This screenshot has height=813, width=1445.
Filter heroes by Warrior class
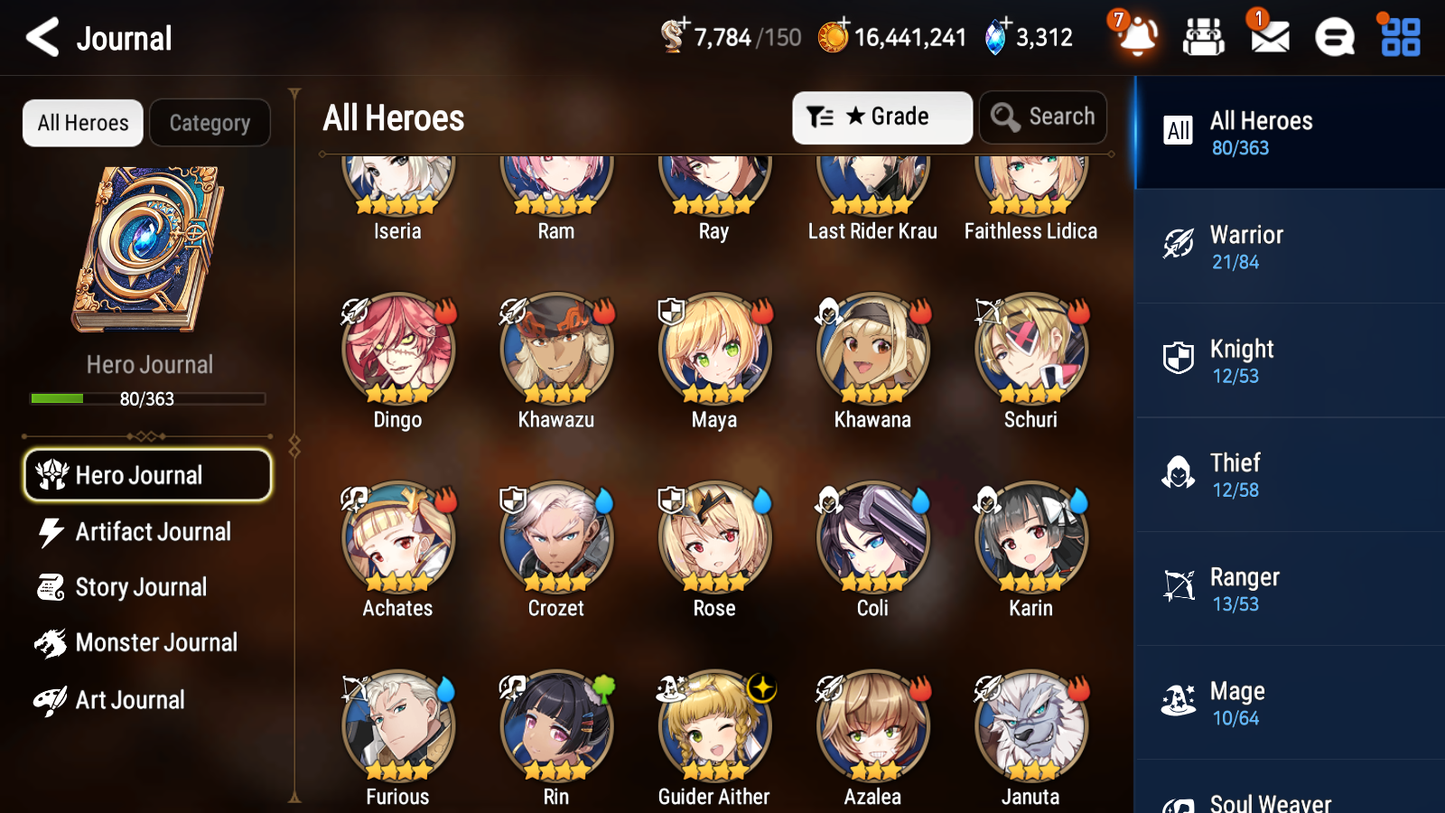coord(1289,246)
